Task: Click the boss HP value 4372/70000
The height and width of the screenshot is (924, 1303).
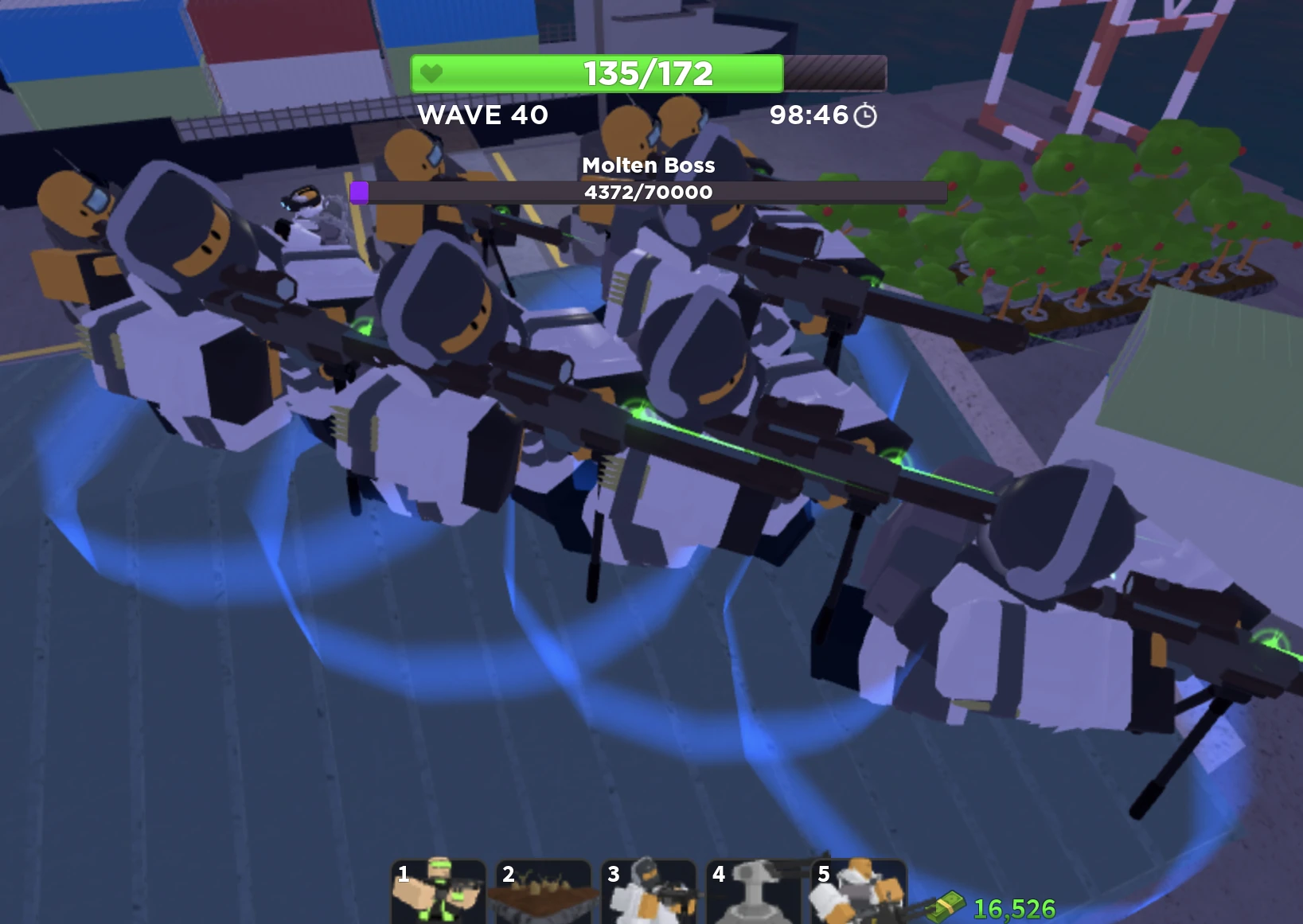Action: point(649,192)
